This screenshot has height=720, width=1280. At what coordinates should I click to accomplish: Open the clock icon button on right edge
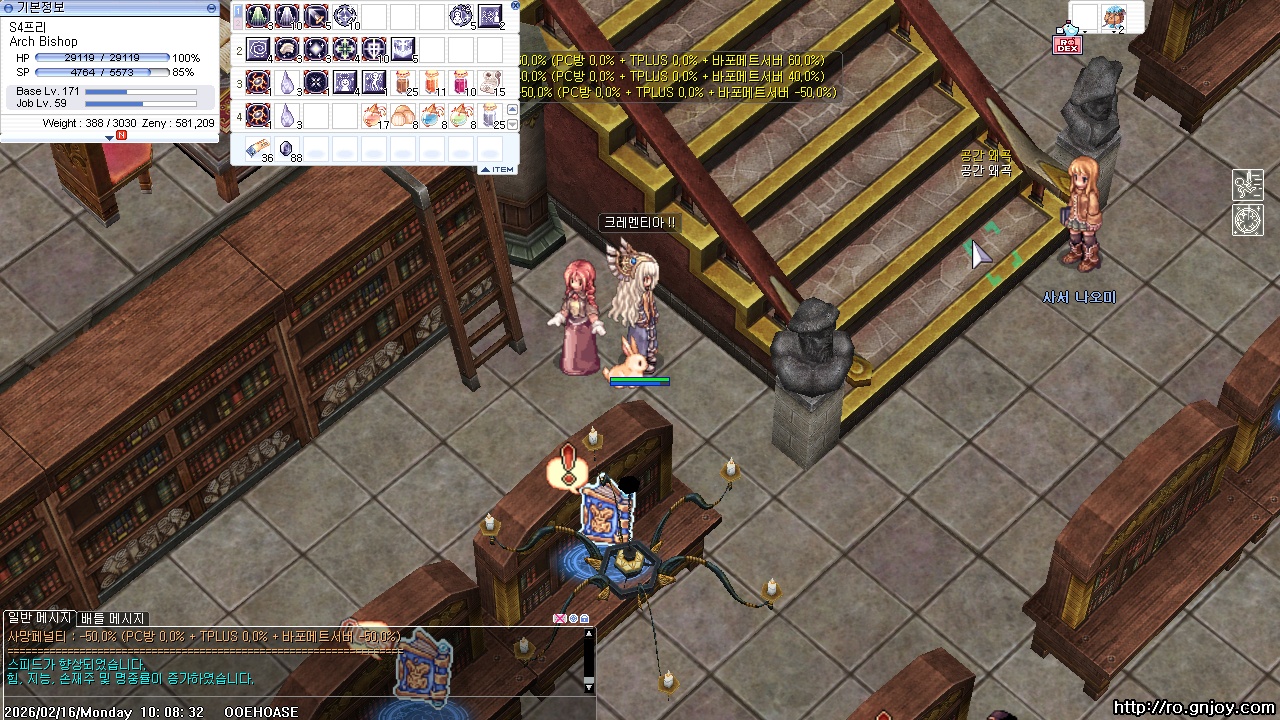click(1247, 220)
